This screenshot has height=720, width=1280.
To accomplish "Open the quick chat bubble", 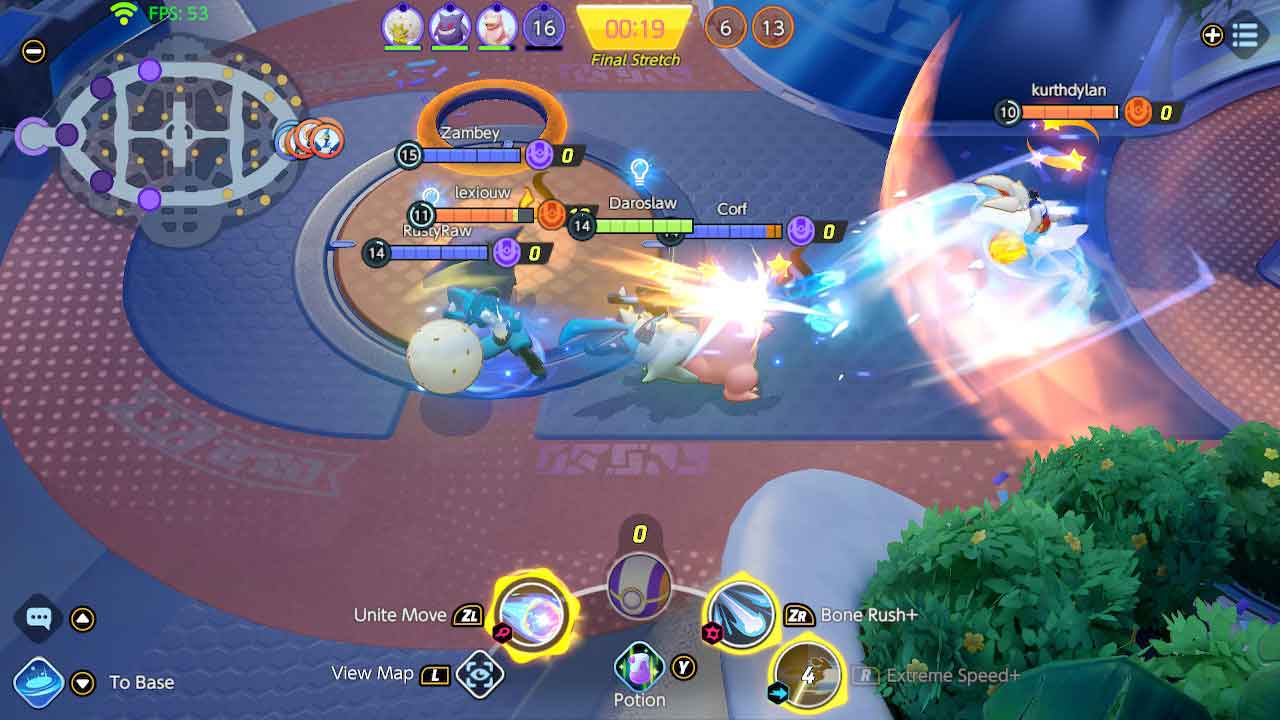I will click(x=38, y=620).
